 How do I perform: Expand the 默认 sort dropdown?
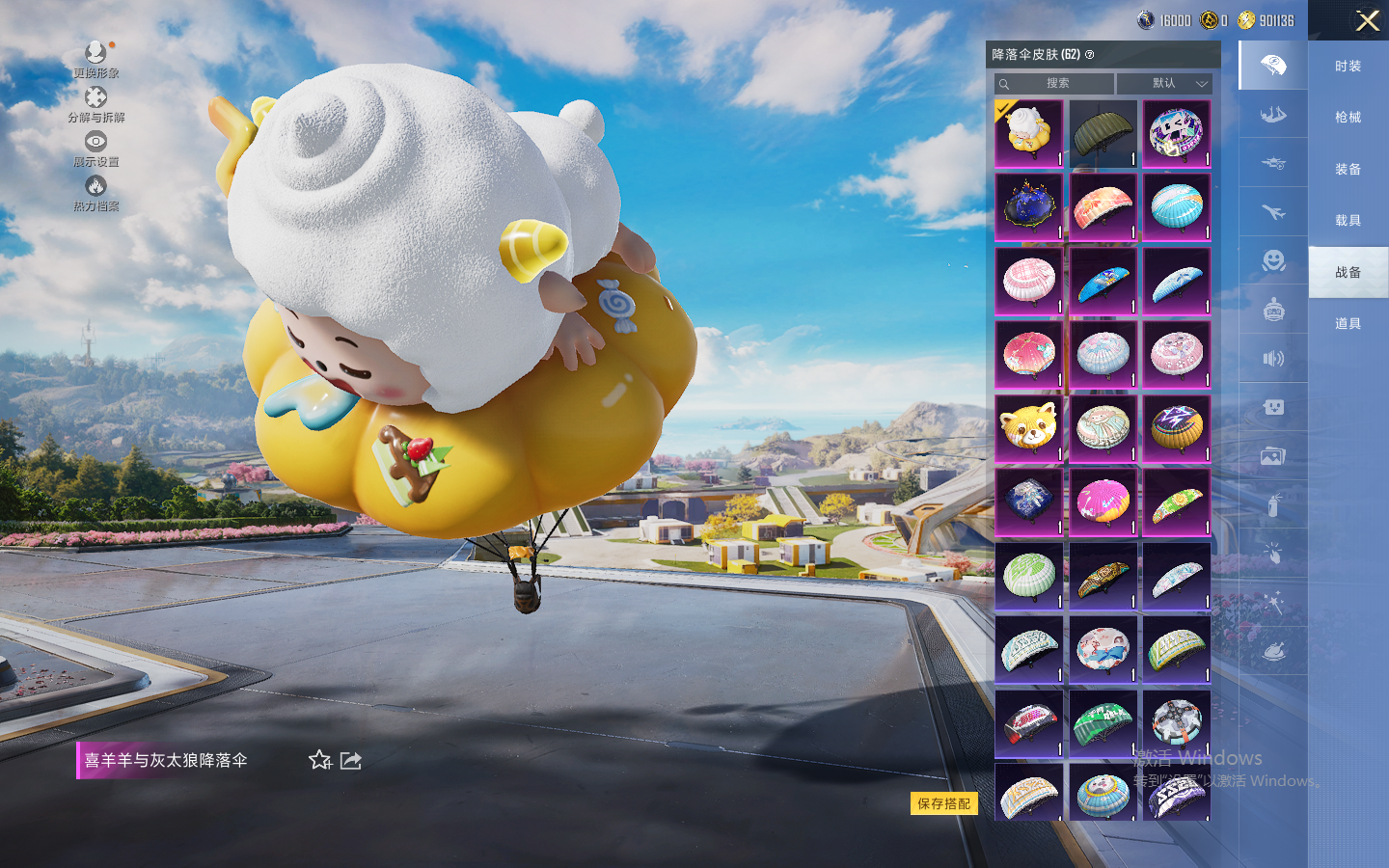[x=1164, y=84]
